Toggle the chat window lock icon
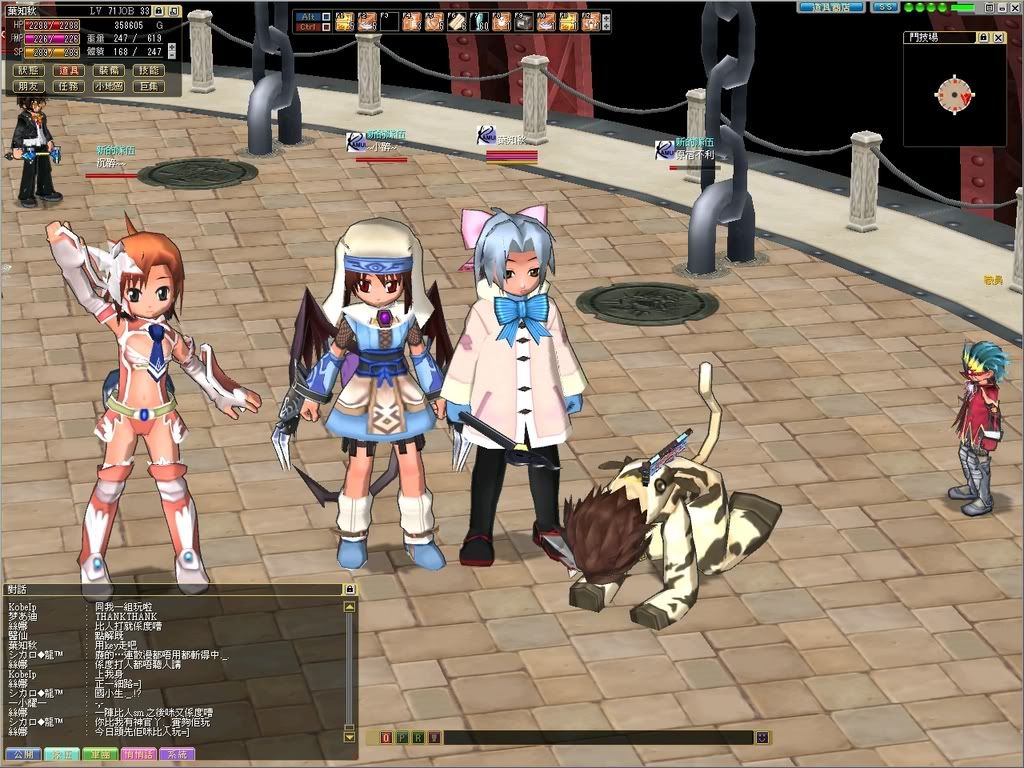This screenshot has height=768, width=1024. click(x=349, y=590)
